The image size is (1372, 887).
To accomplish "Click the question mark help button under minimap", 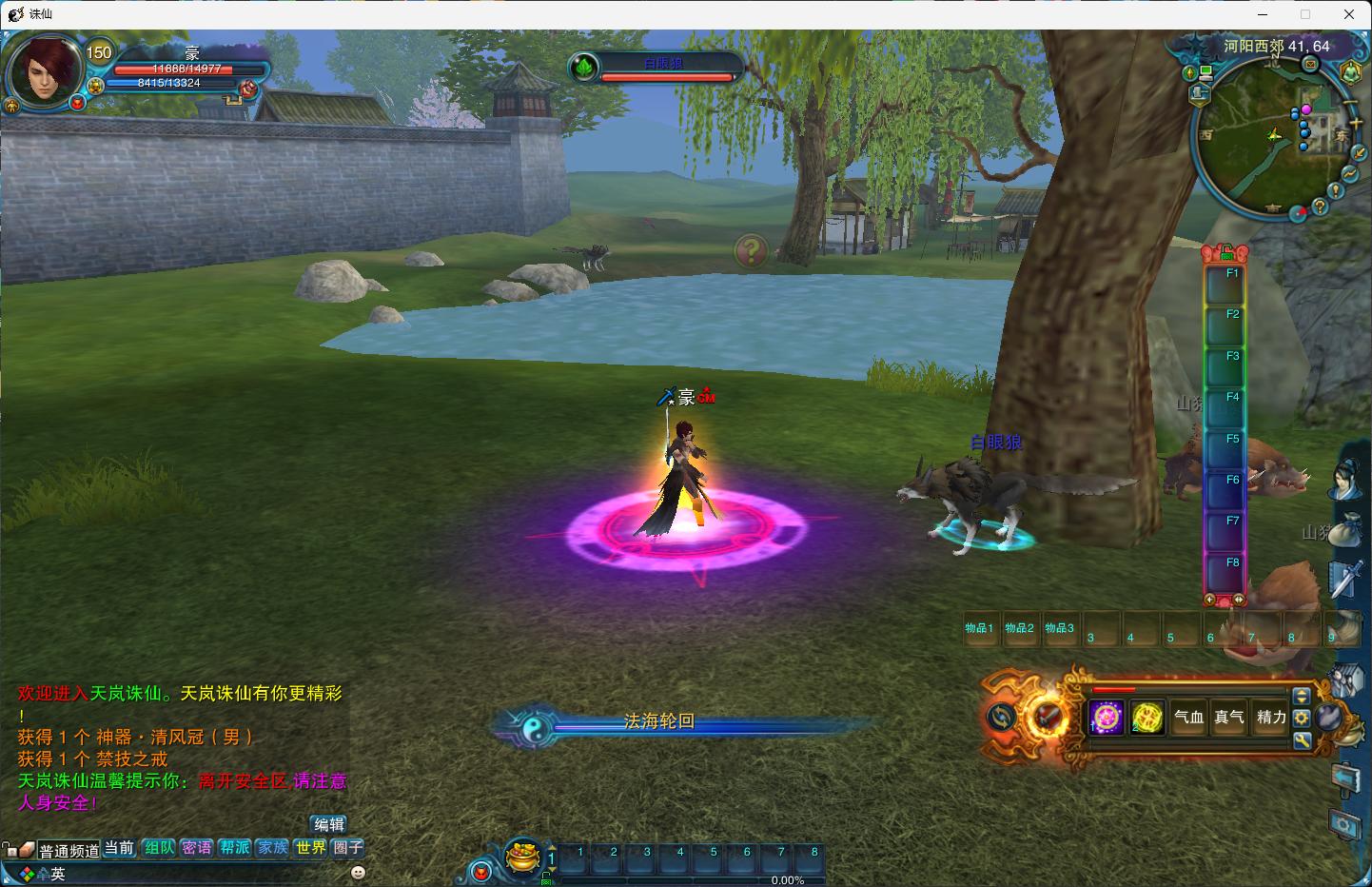I will point(1320,206).
